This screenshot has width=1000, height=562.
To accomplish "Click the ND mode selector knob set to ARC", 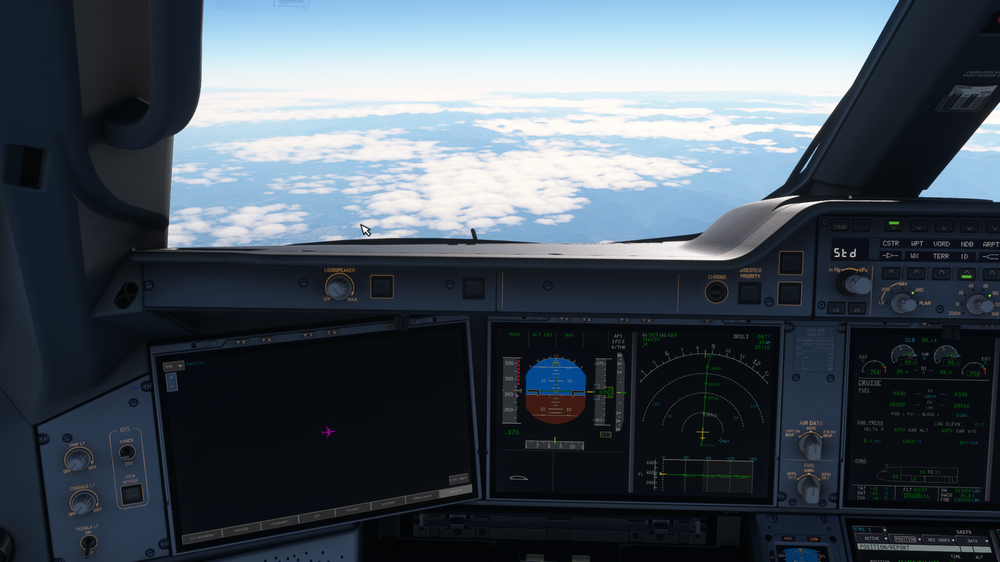I will pyautogui.click(x=903, y=303).
